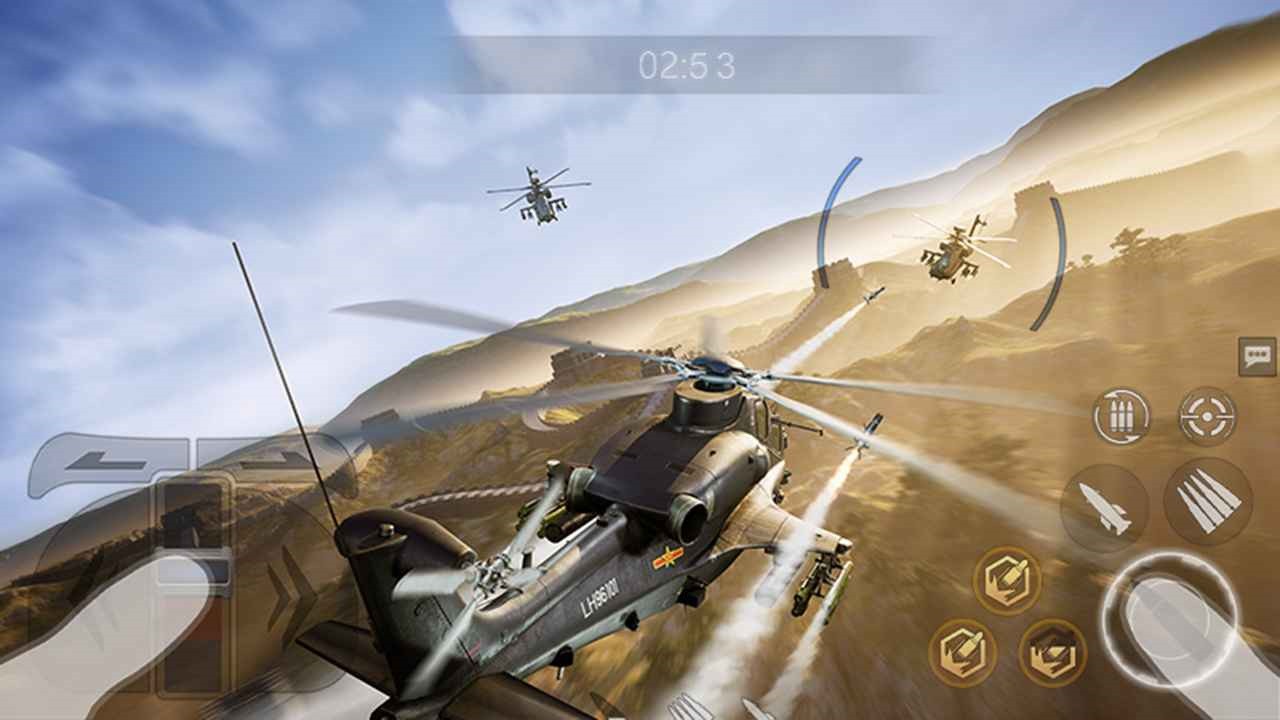Fire the multi-rocket salvo weapon
This screenshot has height=720, width=1280.
(1208, 502)
